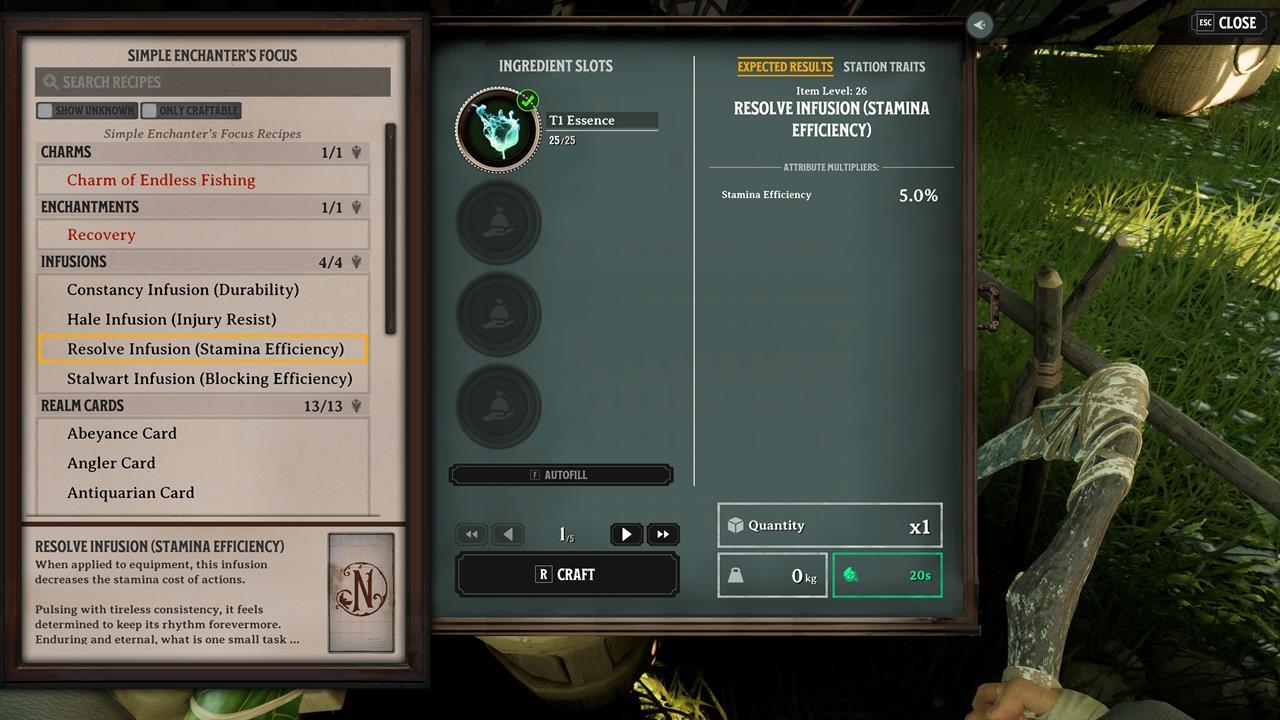Close the crafting window
This screenshot has width=1280, height=720.
[1226, 23]
